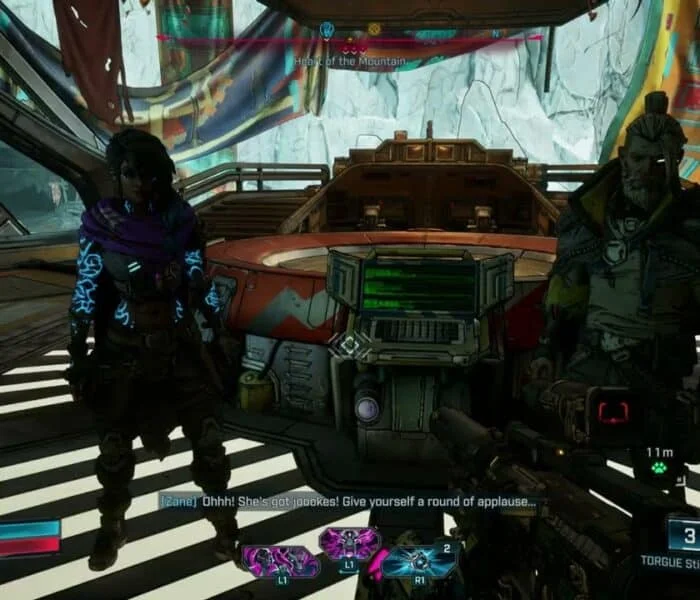Click the blue marker on the compass
The image size is (700, 600).
327,30
